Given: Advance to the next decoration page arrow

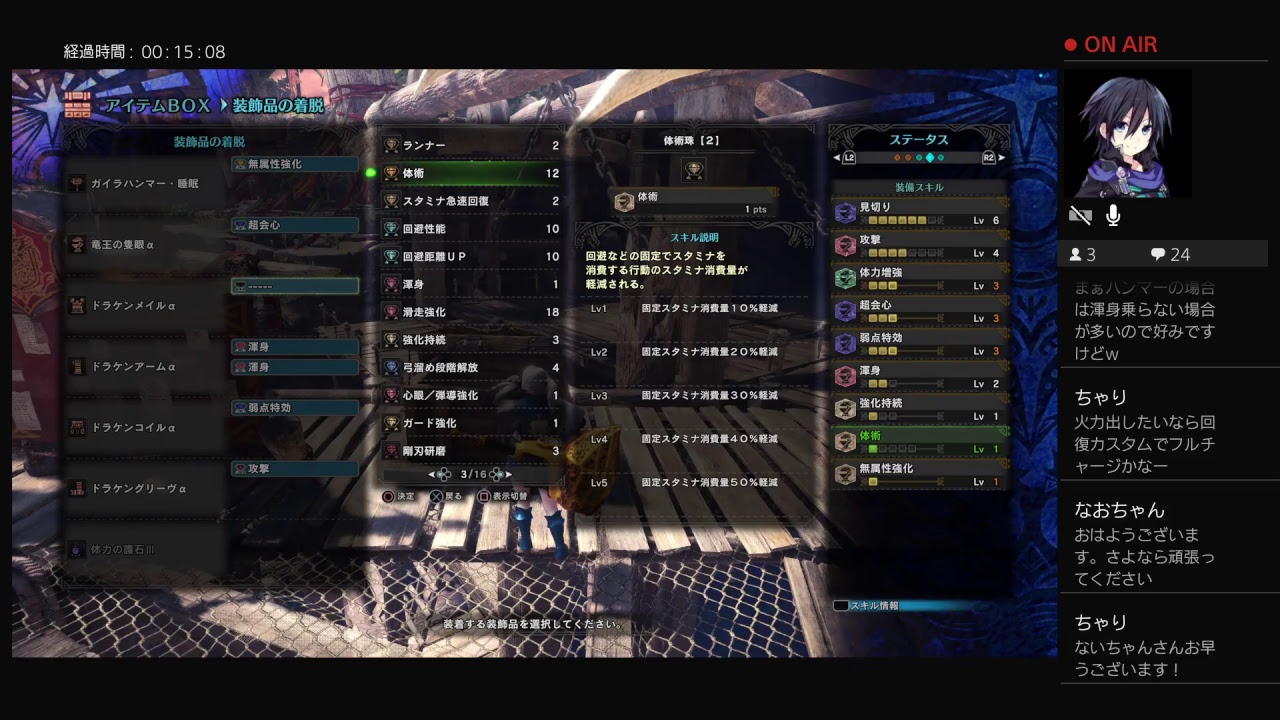Looking at the screenshot, I should coord(509,474).
